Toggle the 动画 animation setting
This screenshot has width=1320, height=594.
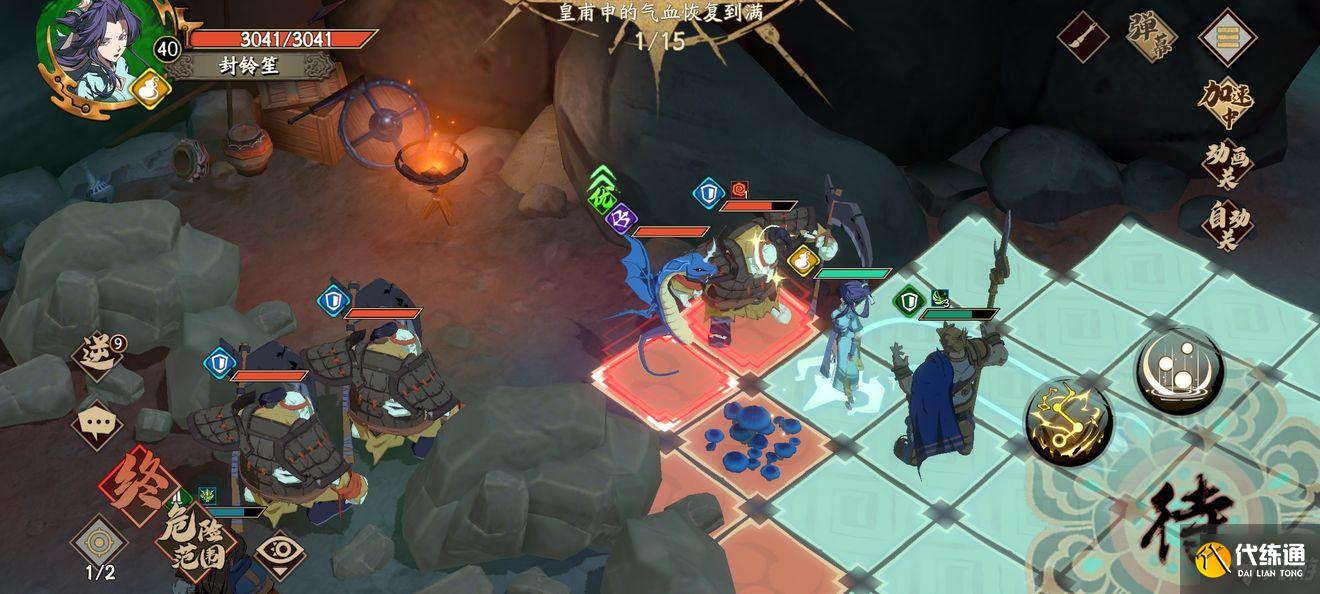click(x=1227, y=165)
